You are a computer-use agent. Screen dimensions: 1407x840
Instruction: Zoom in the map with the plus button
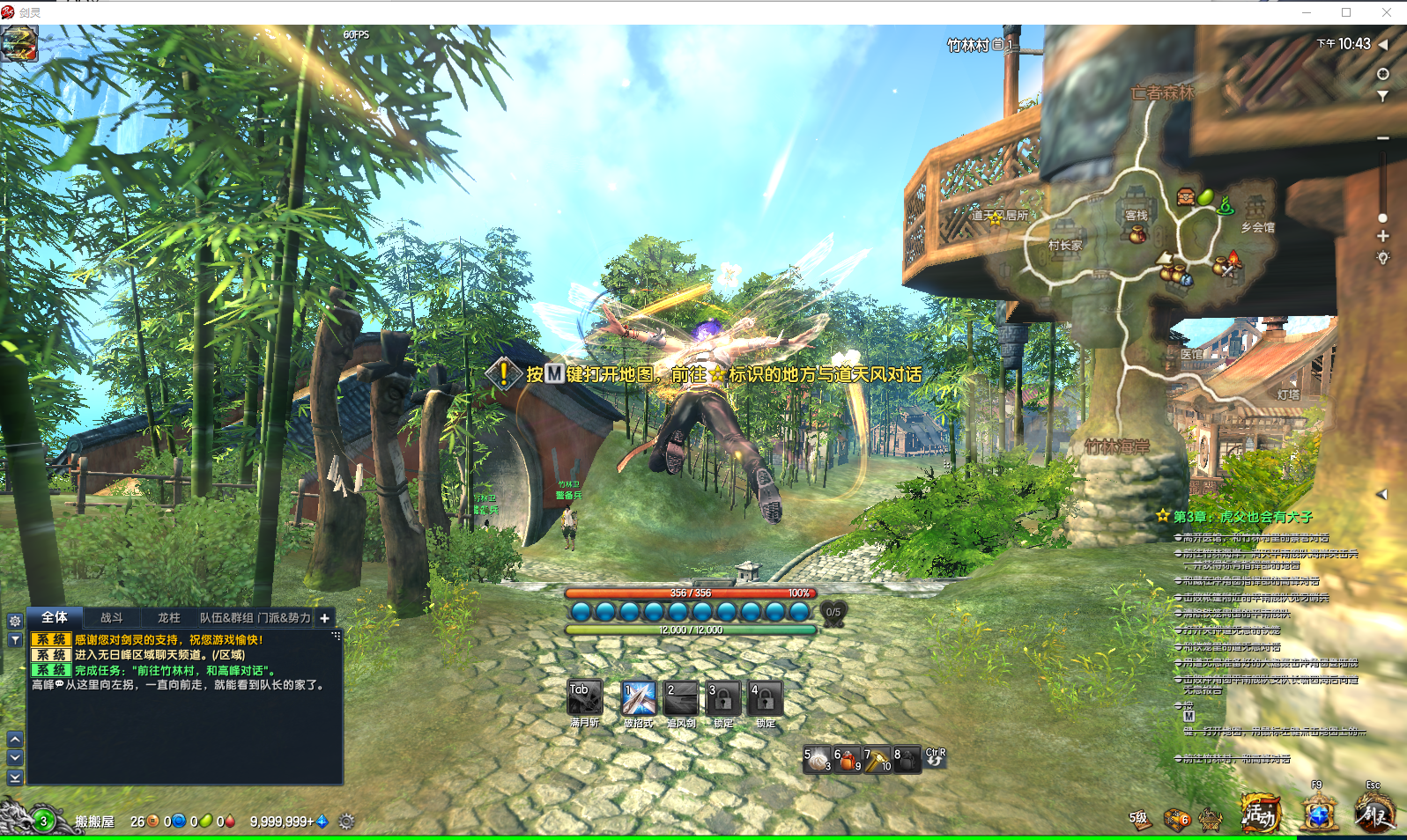point(1383,236)
